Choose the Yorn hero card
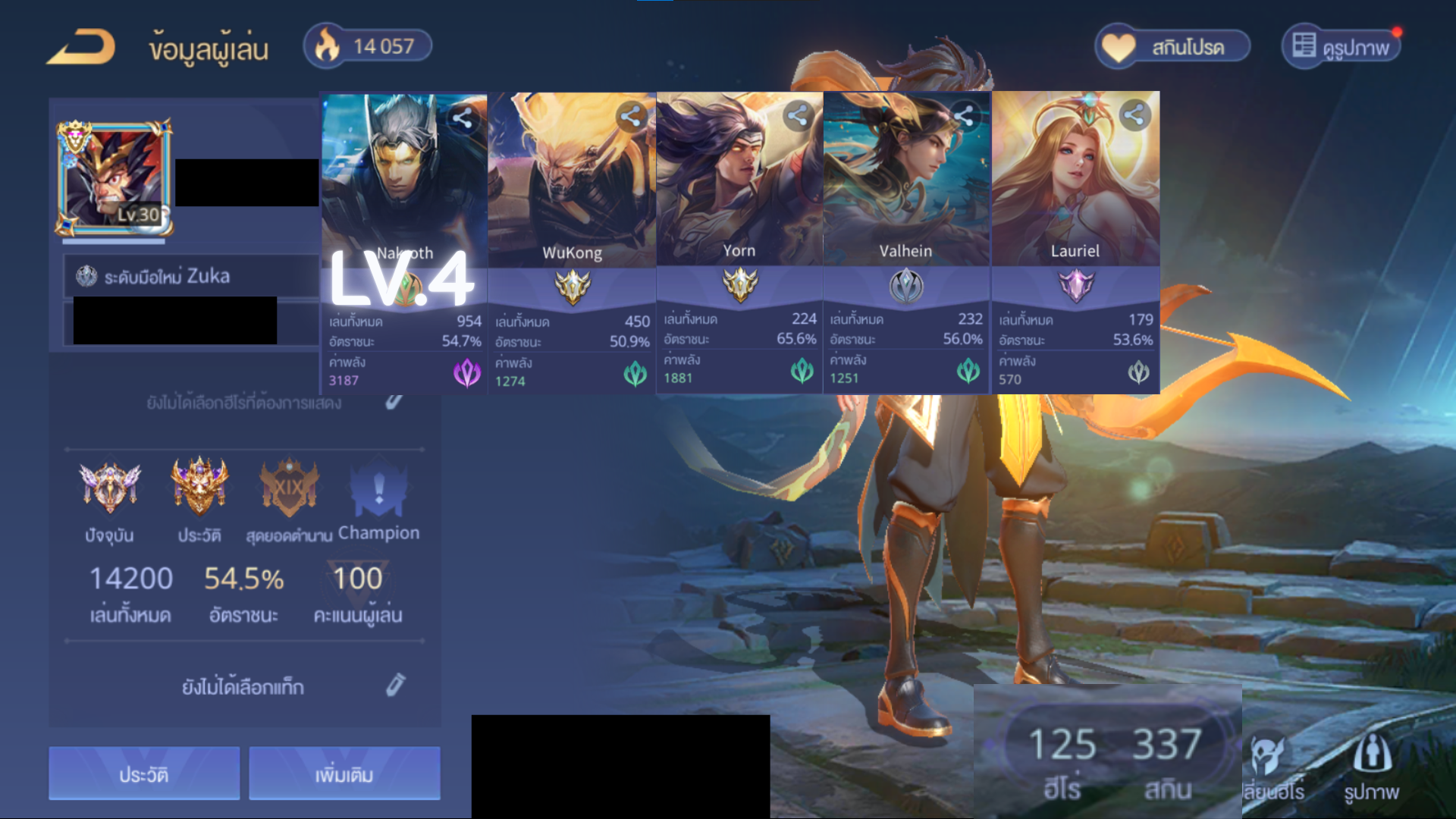Viewport: 1456px width, 819px height. coord(739,243)
